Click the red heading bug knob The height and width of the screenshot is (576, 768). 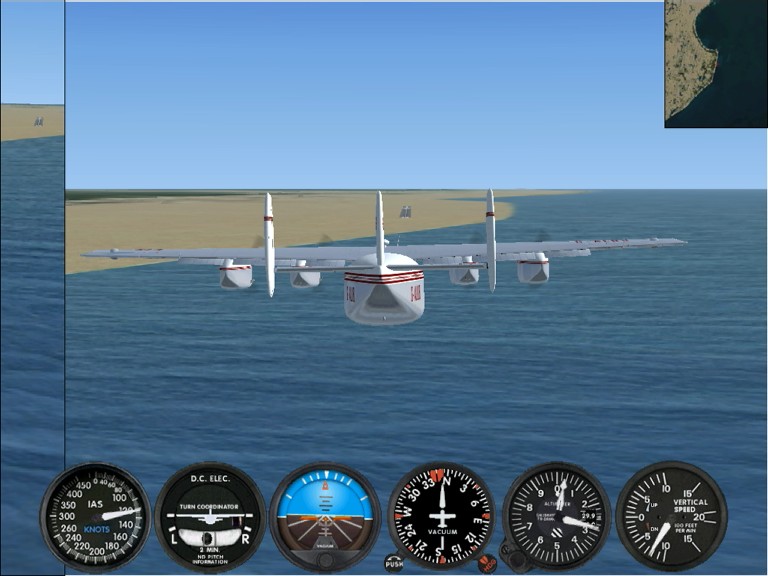[x=487, y=563]
